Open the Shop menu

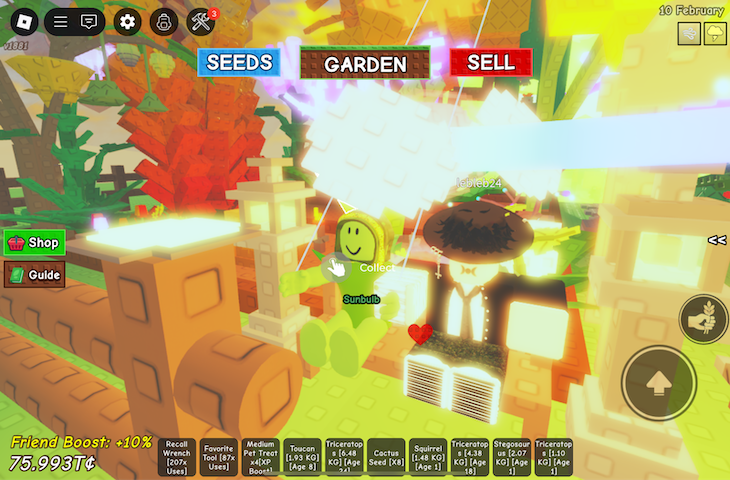[35, 242]
